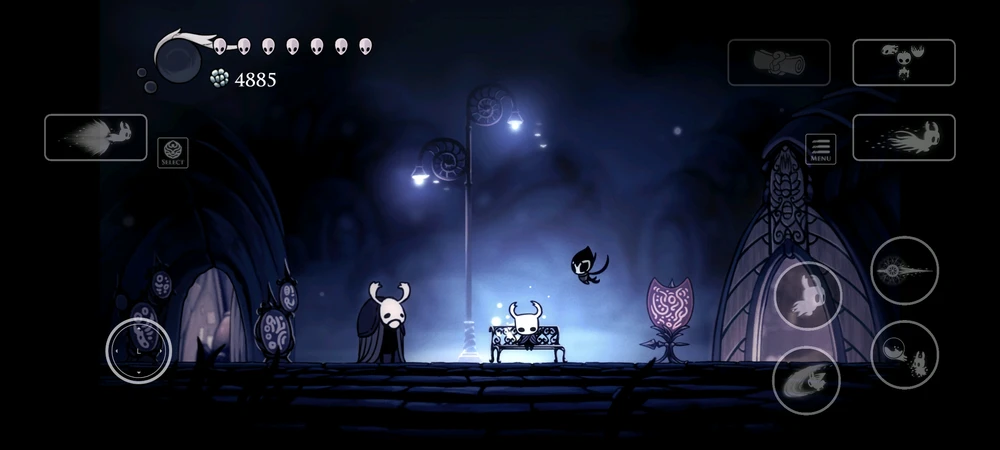The height and width of the screenshot is (450, 1000).
Task: Use the nail slash attack button
Action: pyautogui.click(x=806, y=380)
